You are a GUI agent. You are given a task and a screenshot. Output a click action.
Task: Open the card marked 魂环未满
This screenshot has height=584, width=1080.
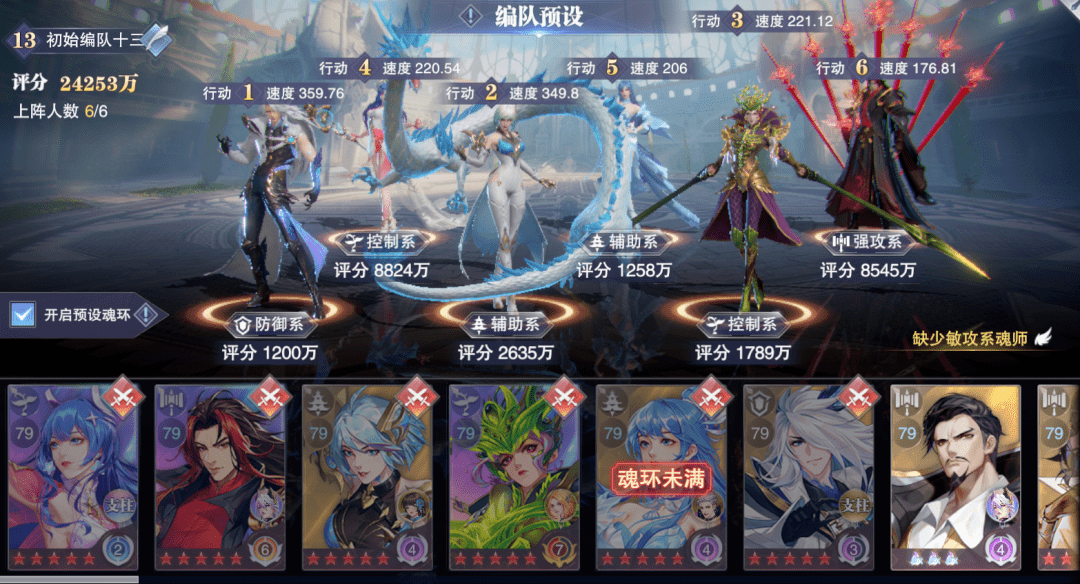661,477
